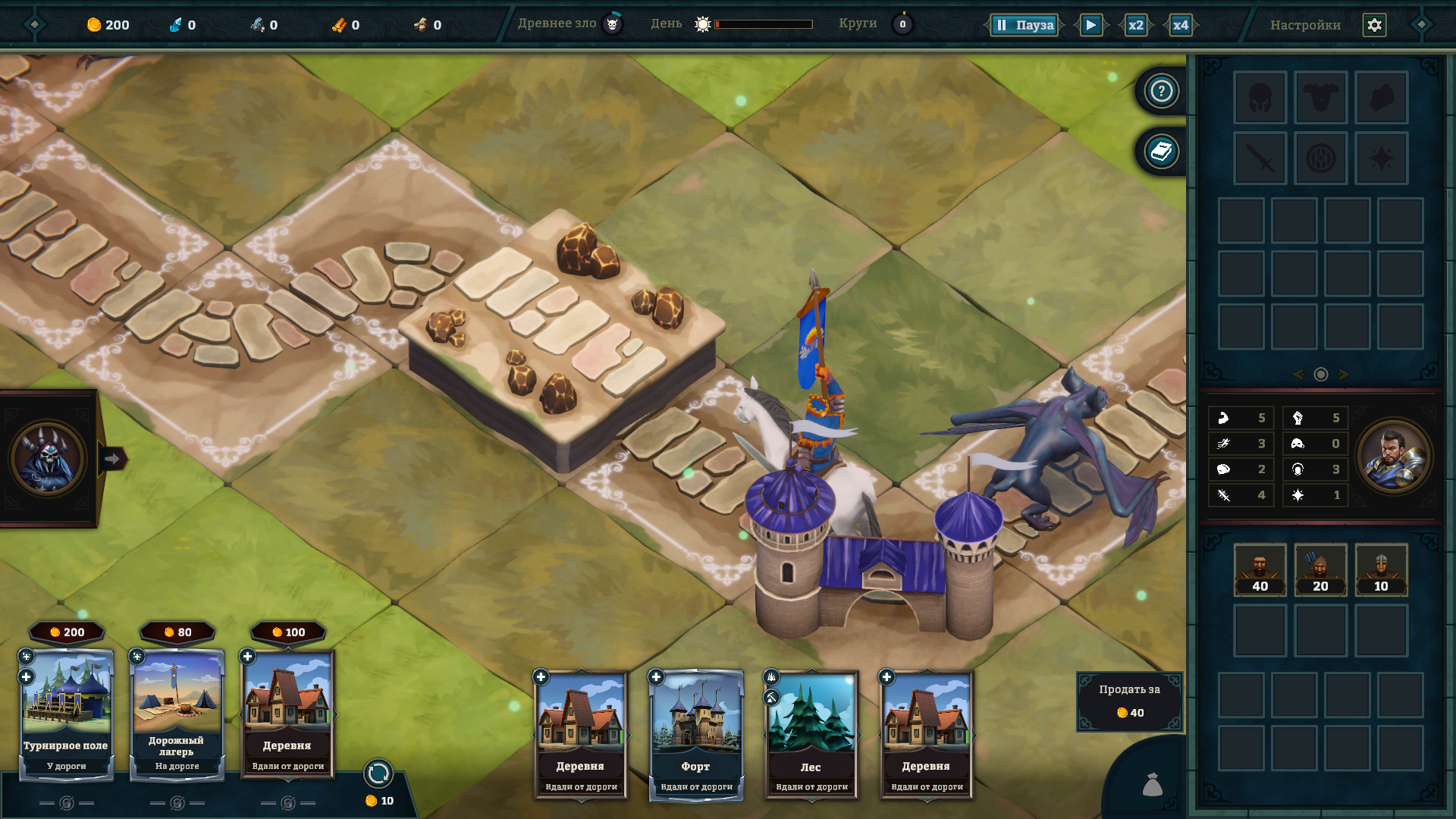Image resolution: width=1456 pixels, height=819 pixels.
Task: Open the book journal button
Action: 1161,152
